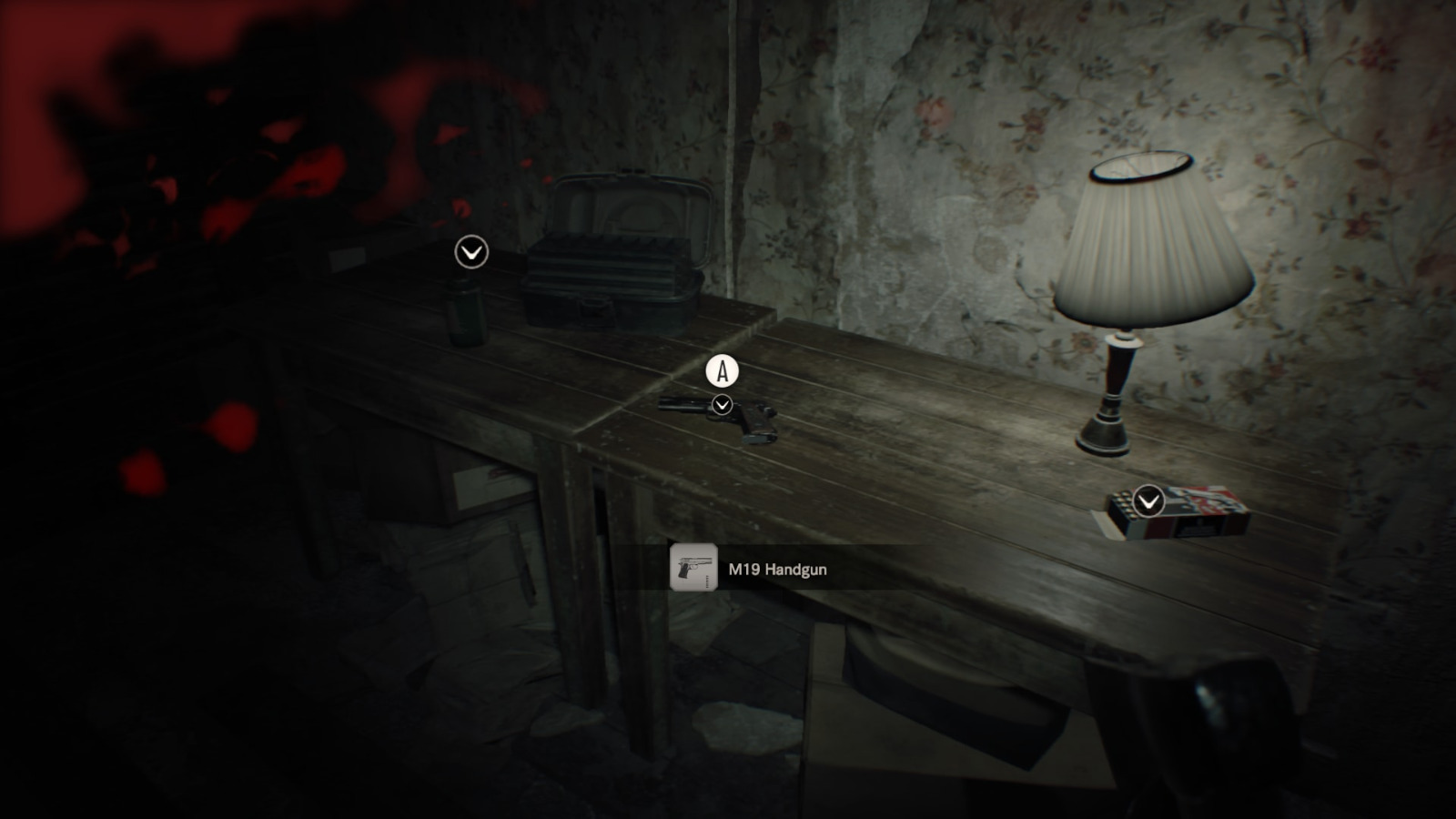This screenshot has width=1456, height=819.
Task: Select the interaction marker above the bottle
Action: pyautogui.click(x=471, y=252)
